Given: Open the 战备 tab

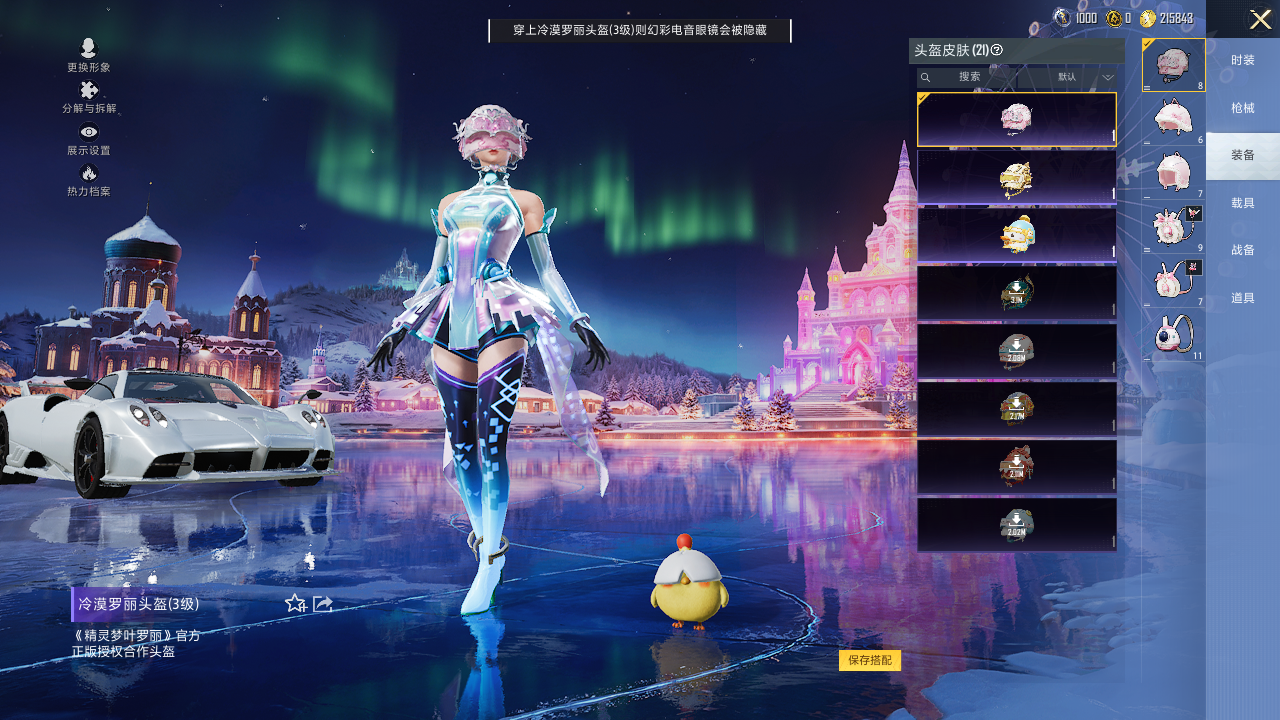Looking at the screenshot, I should coord(1242,250).
